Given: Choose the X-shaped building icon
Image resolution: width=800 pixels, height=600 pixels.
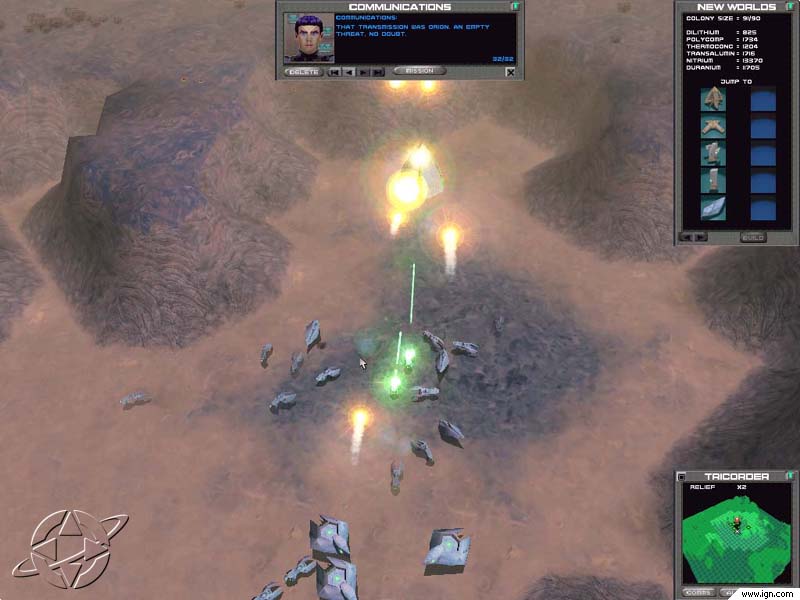Looking at the screenshot, I should tap(714, 127).
